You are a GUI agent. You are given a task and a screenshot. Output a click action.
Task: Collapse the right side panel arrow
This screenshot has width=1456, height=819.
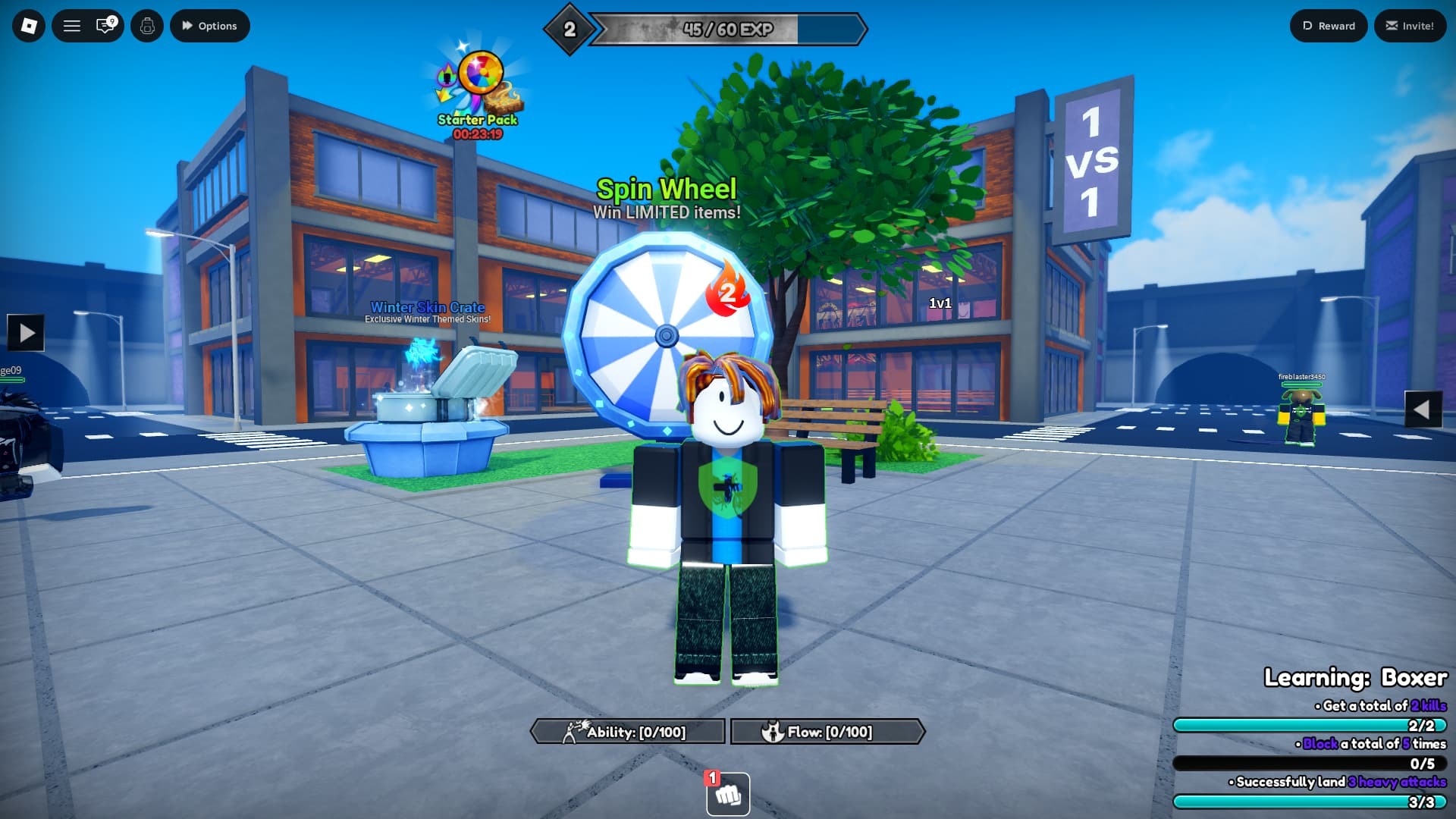(1423, 409)
